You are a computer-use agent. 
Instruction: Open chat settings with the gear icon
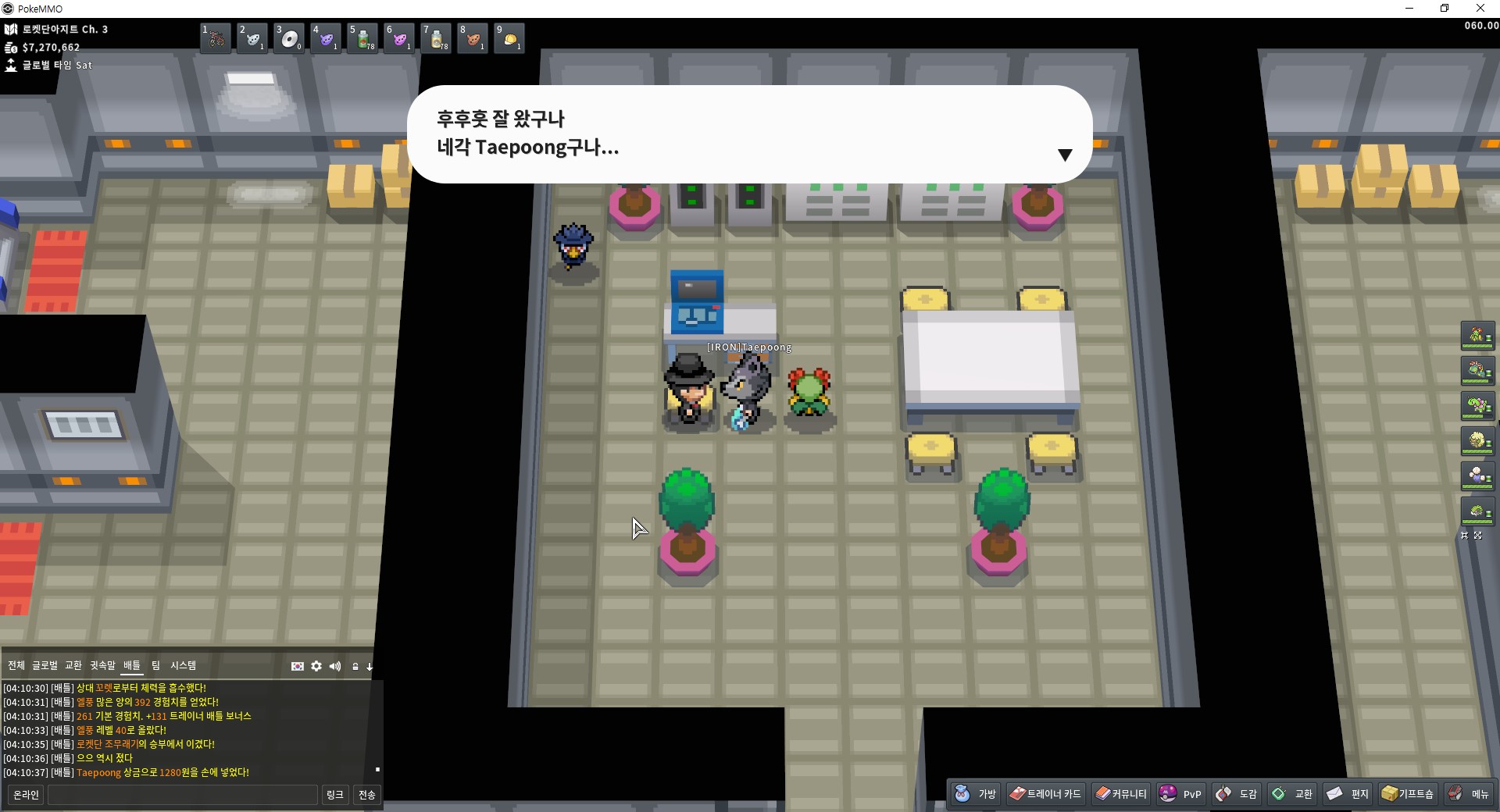click(316, 666)
